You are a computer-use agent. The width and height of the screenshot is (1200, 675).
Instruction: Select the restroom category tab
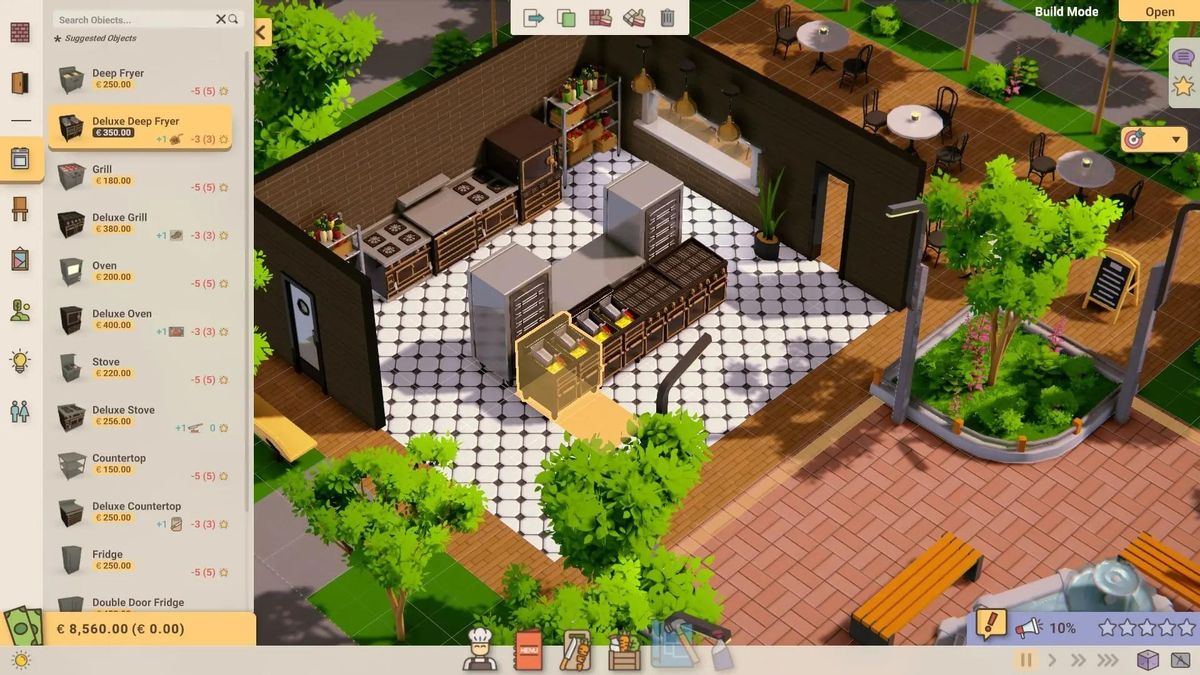tap(20, 411)
